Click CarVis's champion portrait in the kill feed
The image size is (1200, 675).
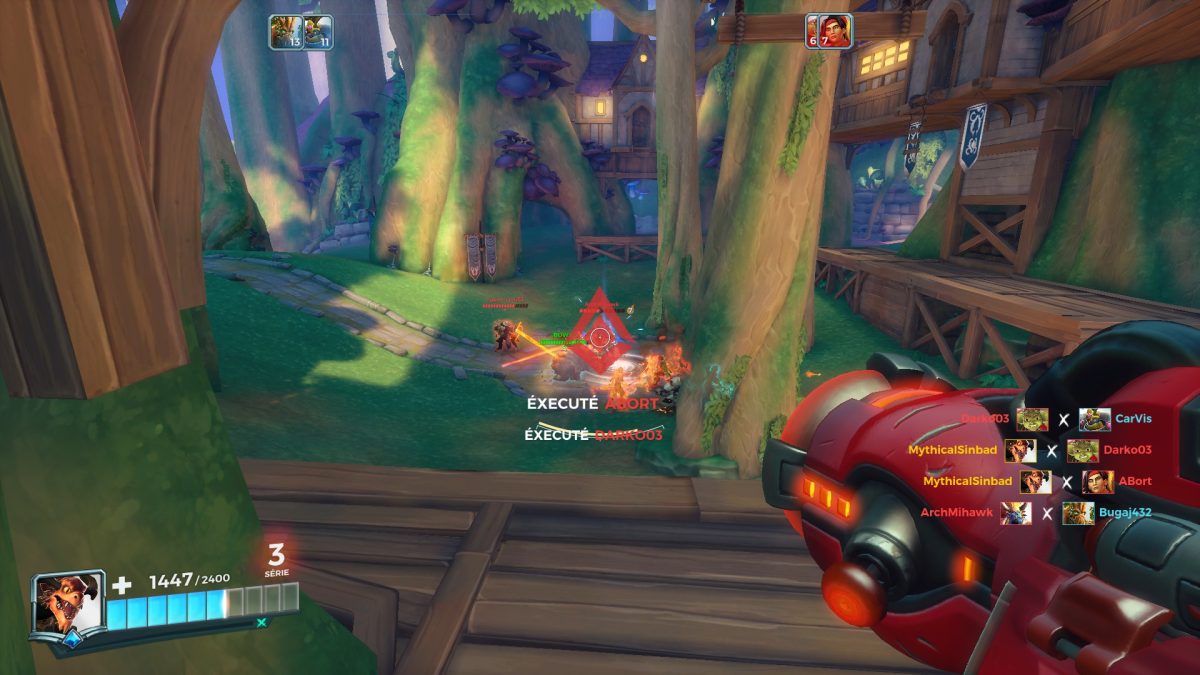pos(1094,420)
